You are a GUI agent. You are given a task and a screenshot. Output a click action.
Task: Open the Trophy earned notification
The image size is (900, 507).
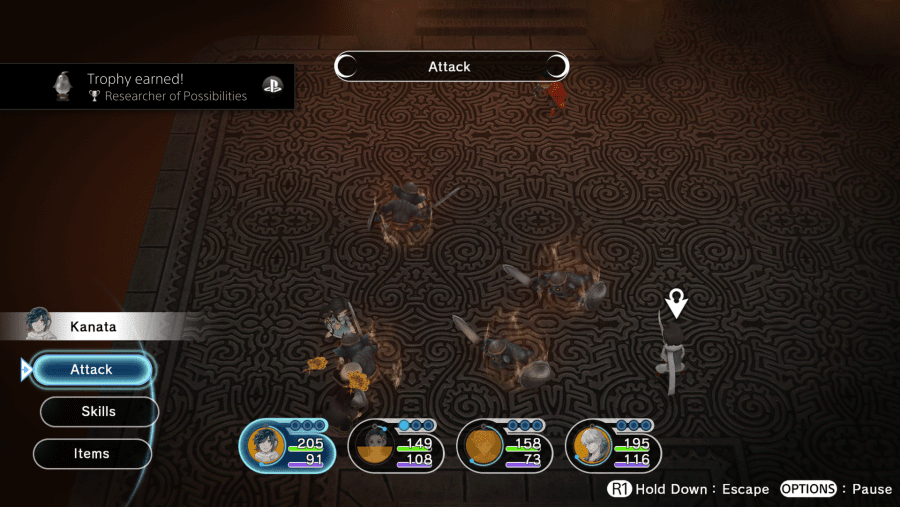148,88
